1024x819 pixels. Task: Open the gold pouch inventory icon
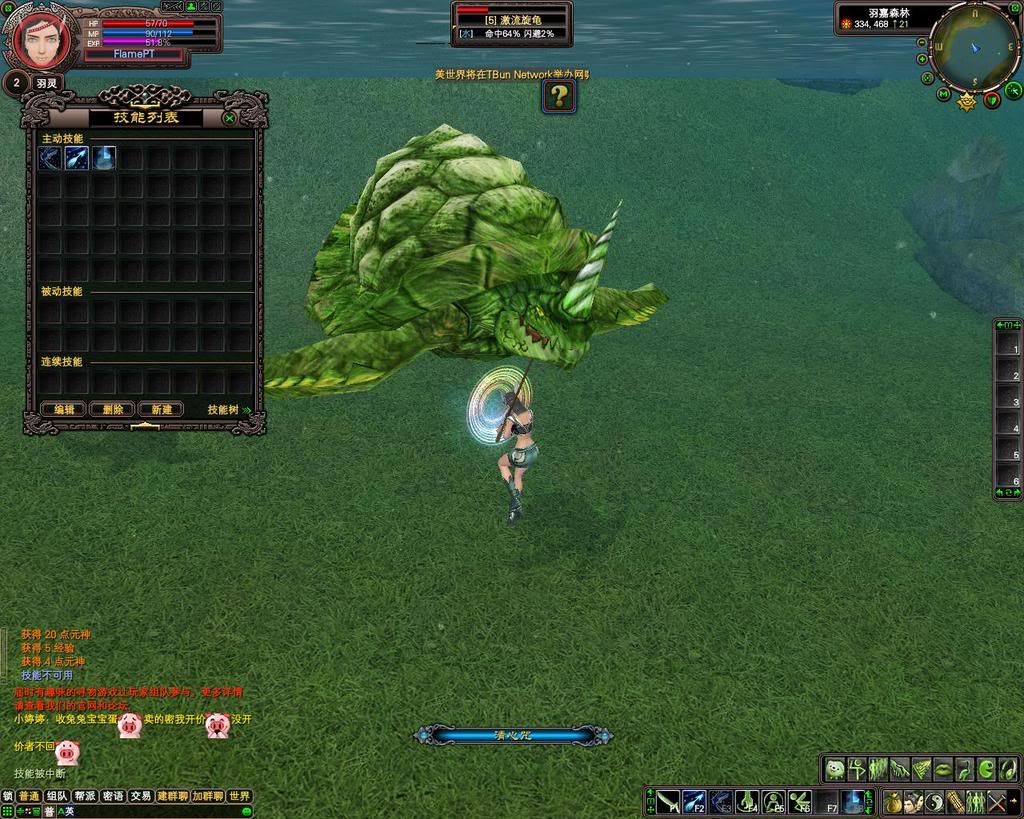893,801
